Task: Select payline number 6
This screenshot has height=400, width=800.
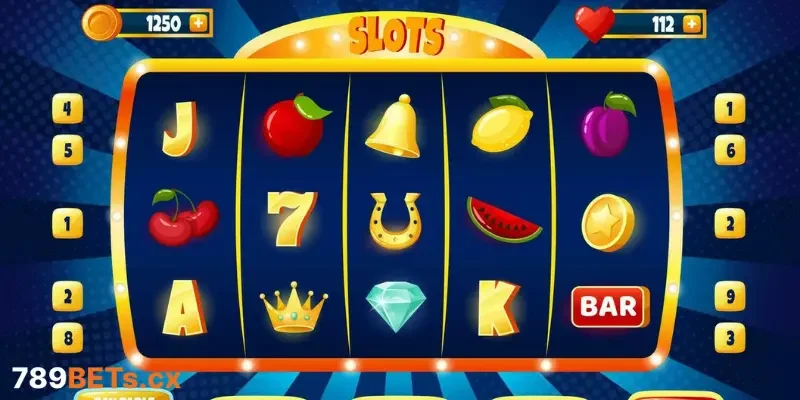Action: (x=730, y=151)
